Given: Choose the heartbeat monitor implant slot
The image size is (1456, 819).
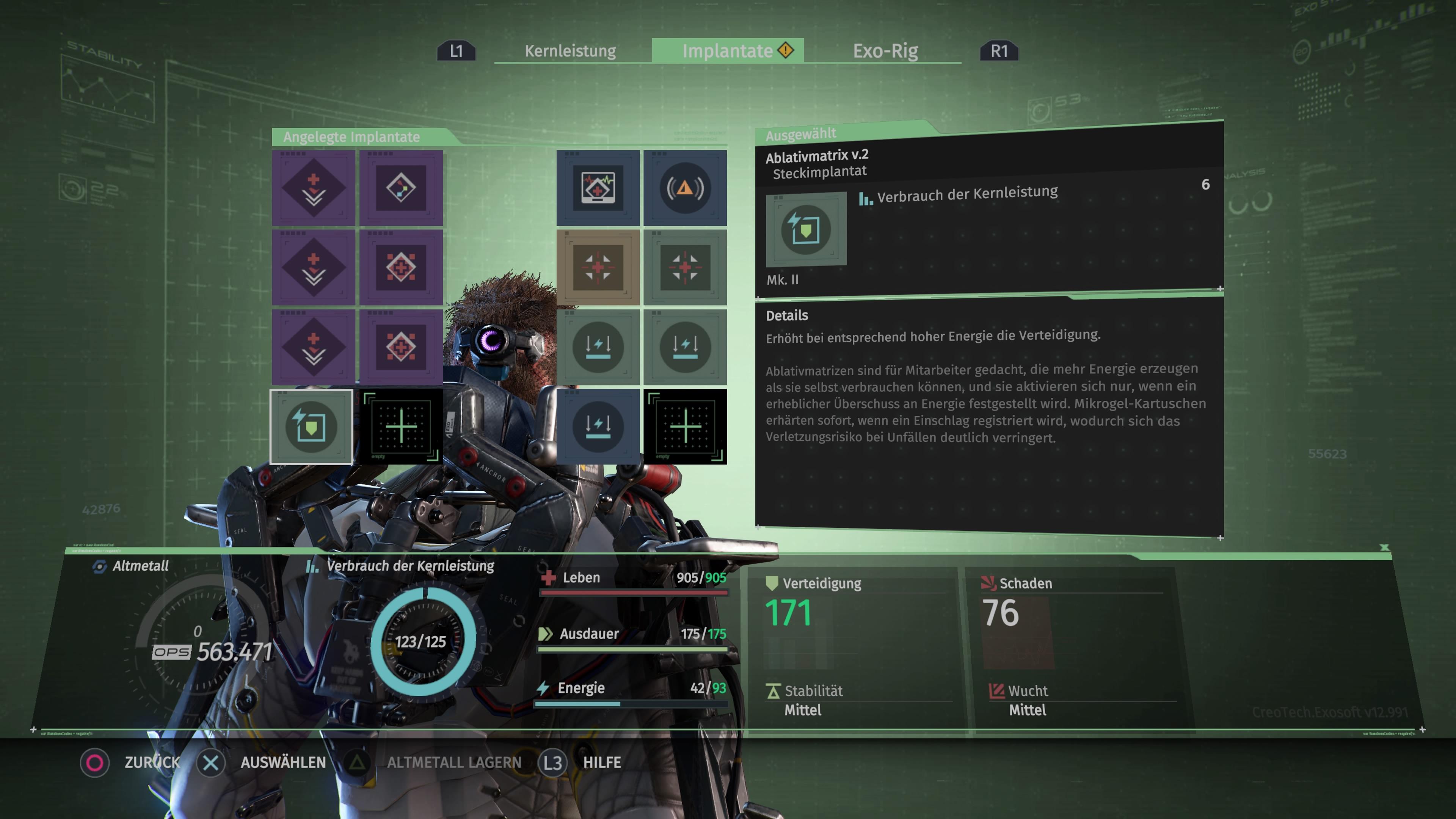Looking at the screenshot, I should (x=598, y=188).
